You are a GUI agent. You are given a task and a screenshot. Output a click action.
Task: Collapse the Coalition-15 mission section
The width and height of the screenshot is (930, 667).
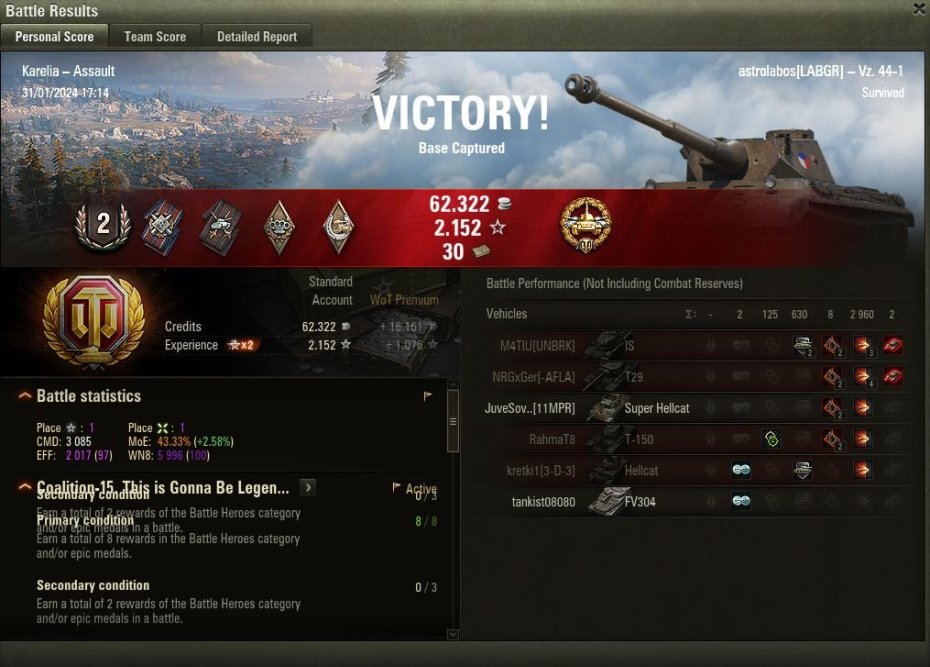coord(25,488)
